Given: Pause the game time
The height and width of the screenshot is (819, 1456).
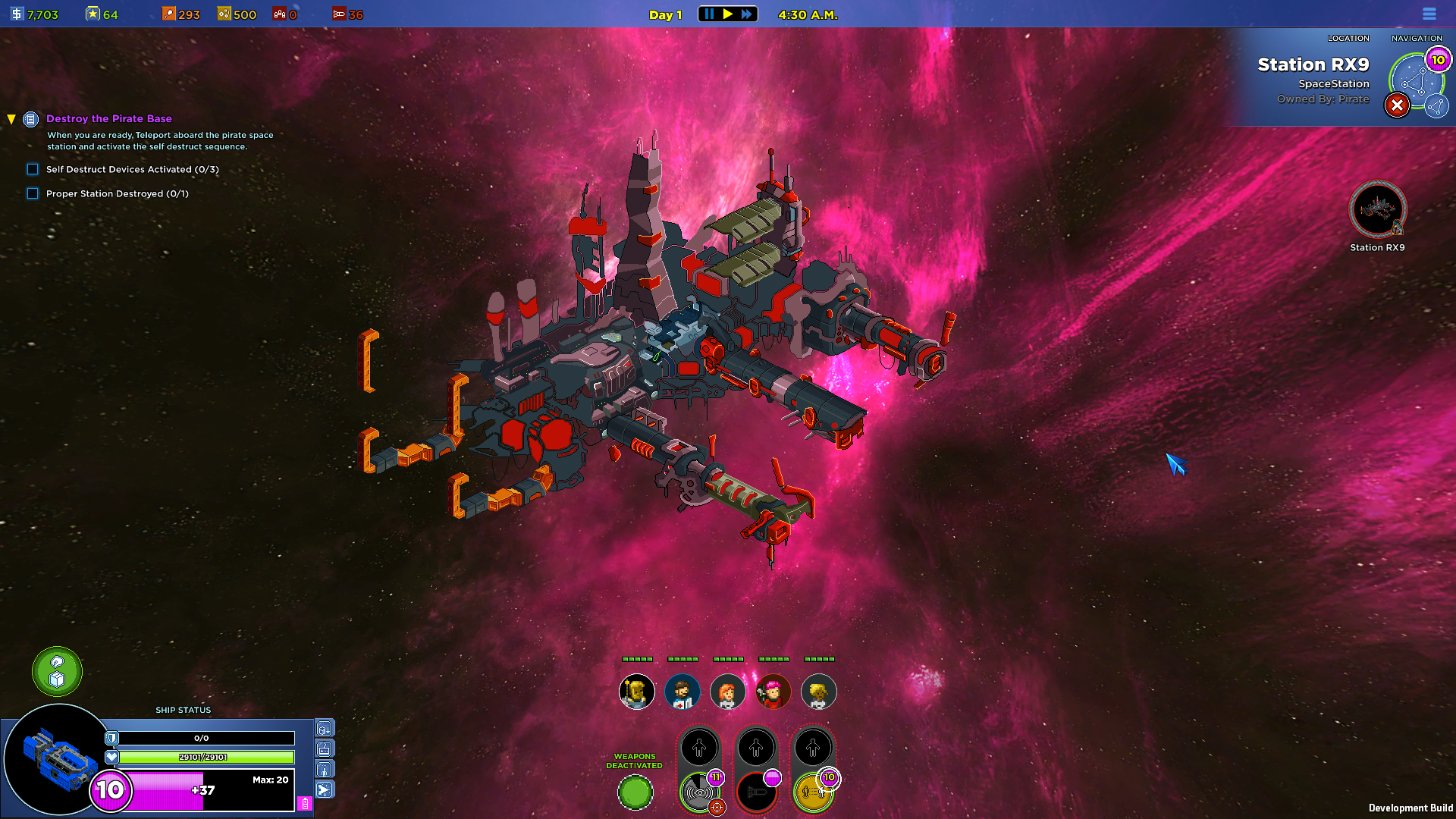Looking at the screenshot, I should (x=709, y=14).
